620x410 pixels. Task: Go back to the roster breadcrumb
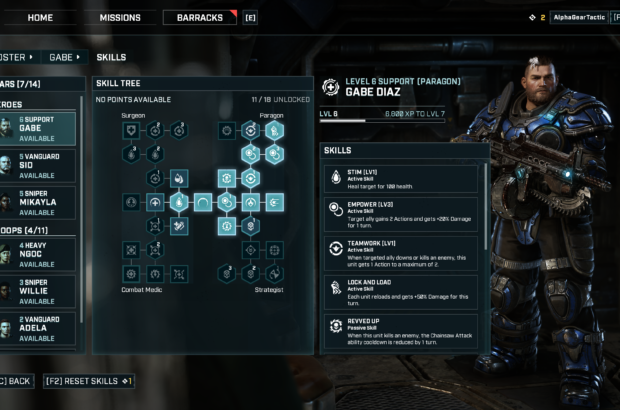pyautogui.click(x=15, y=57)
